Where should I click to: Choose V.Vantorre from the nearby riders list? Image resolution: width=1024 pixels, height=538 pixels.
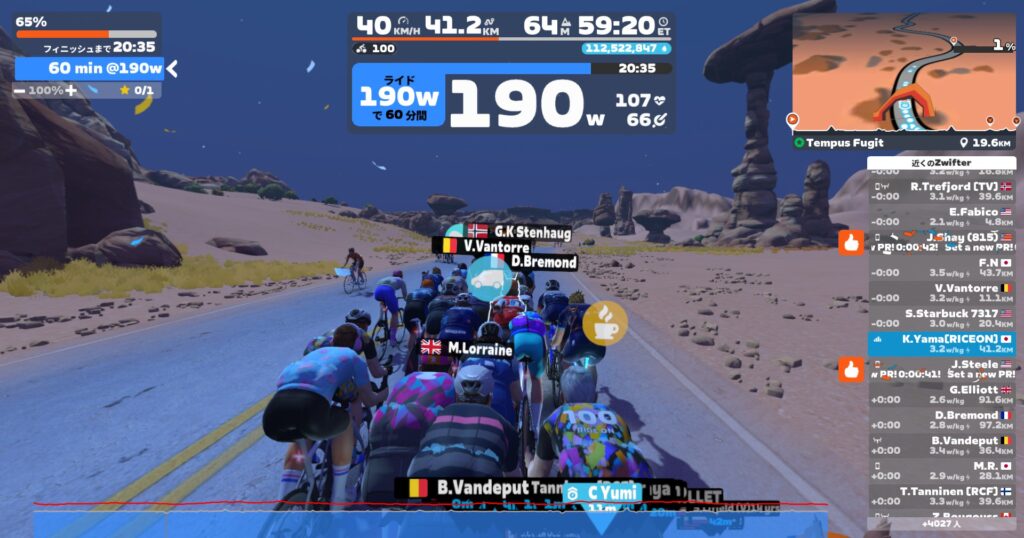[940, 292]
